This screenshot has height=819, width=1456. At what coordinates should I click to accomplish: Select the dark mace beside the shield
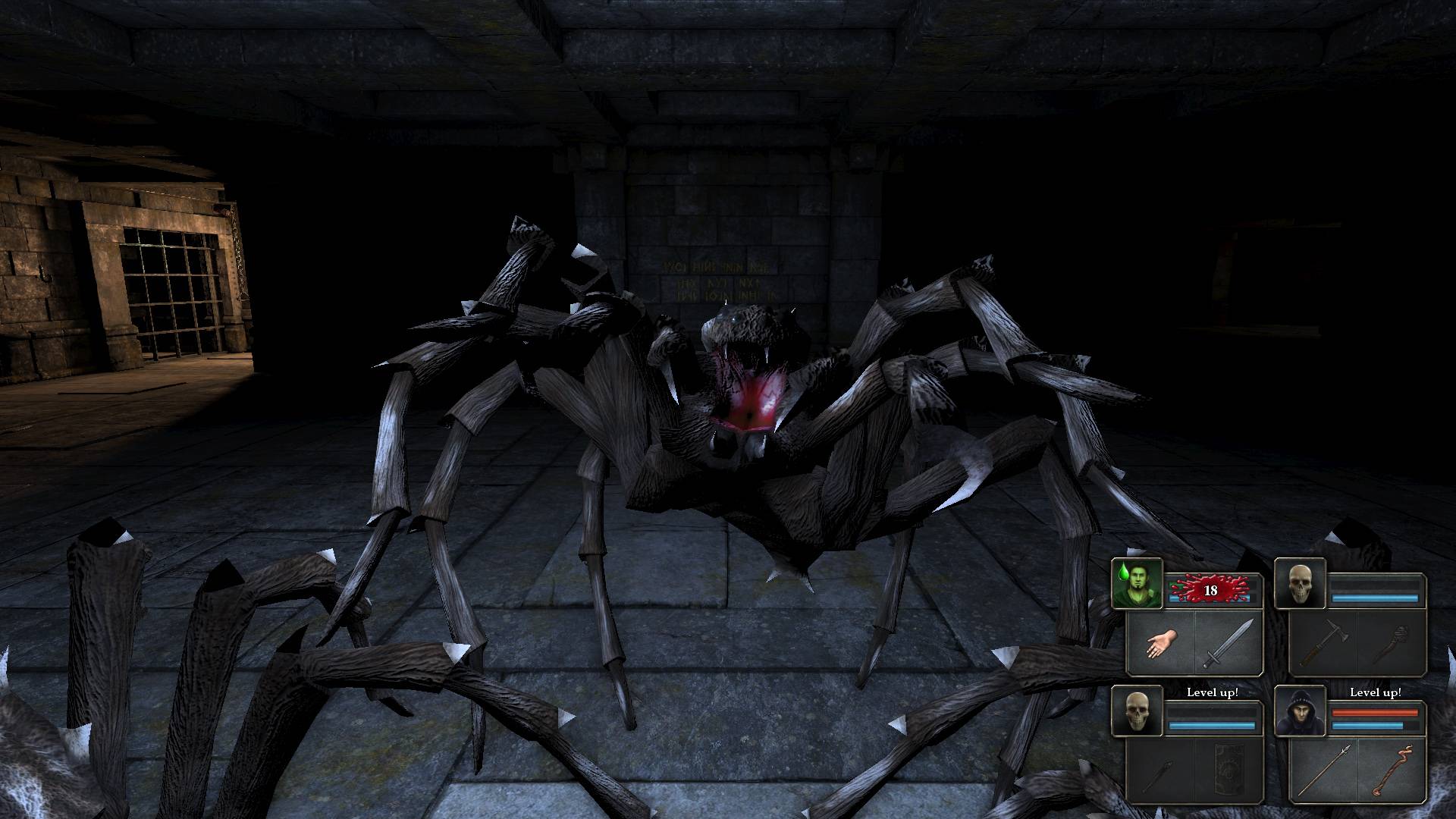point(1161,770)
